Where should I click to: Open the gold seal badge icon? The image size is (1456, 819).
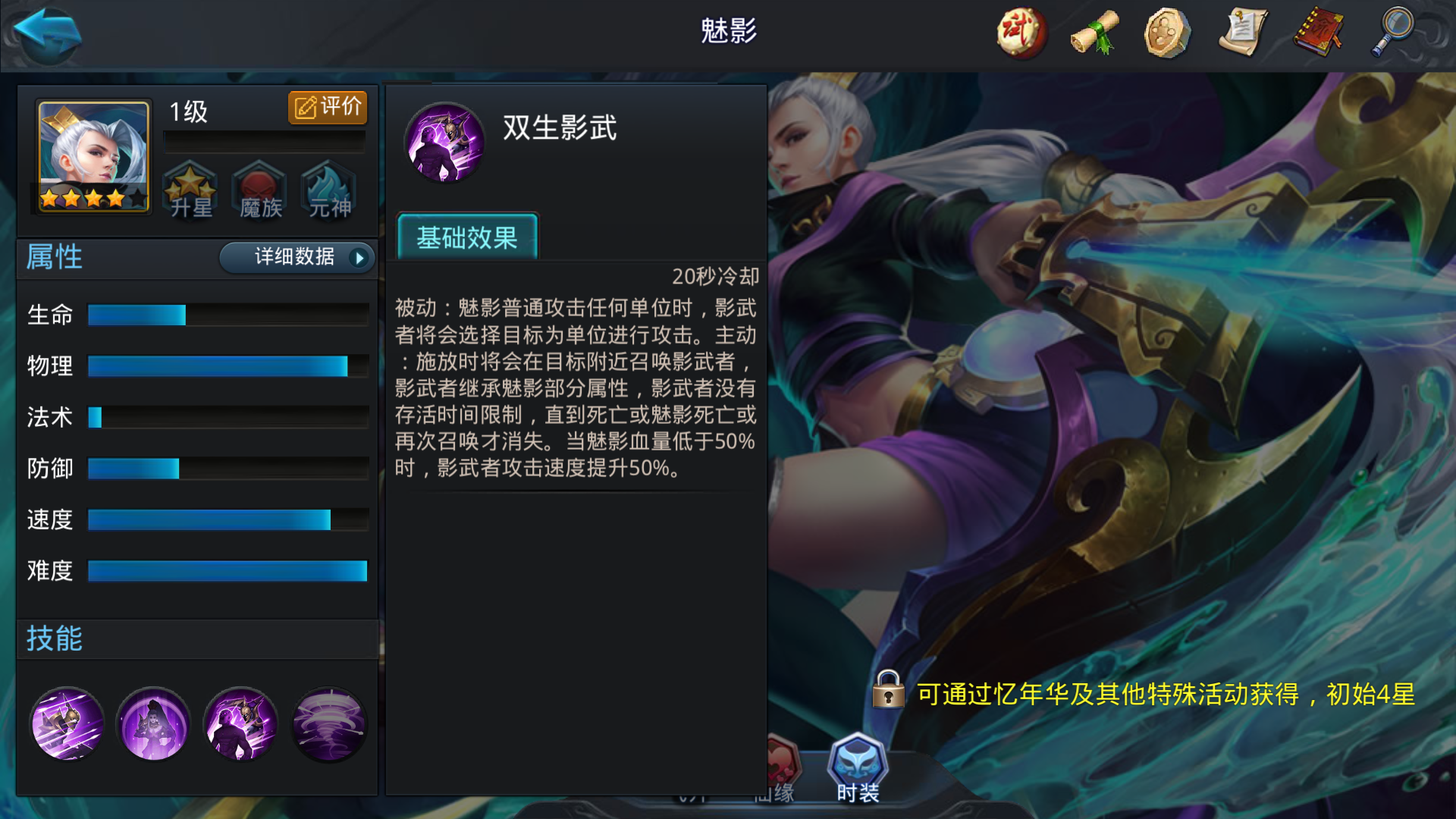click(1166, 32)
